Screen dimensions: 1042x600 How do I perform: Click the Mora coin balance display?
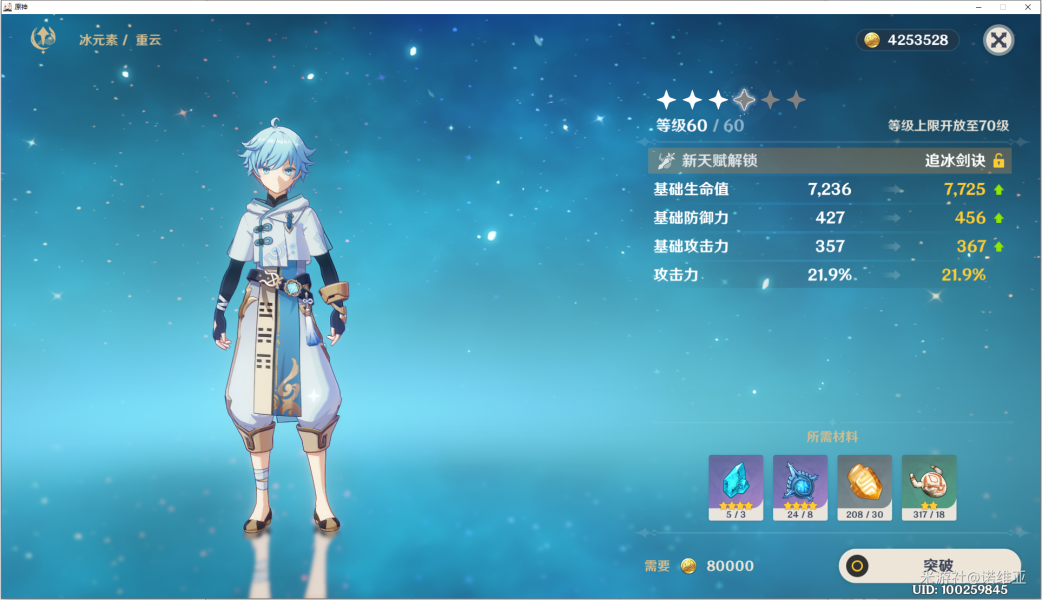[907, 40]
